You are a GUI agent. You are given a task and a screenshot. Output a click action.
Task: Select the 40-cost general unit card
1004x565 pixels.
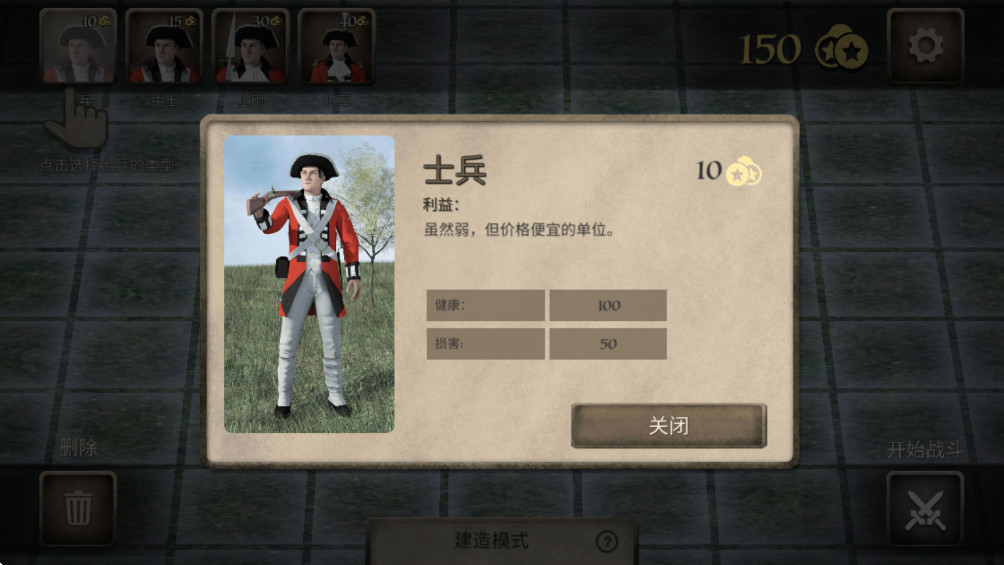(x=336, y=46)
